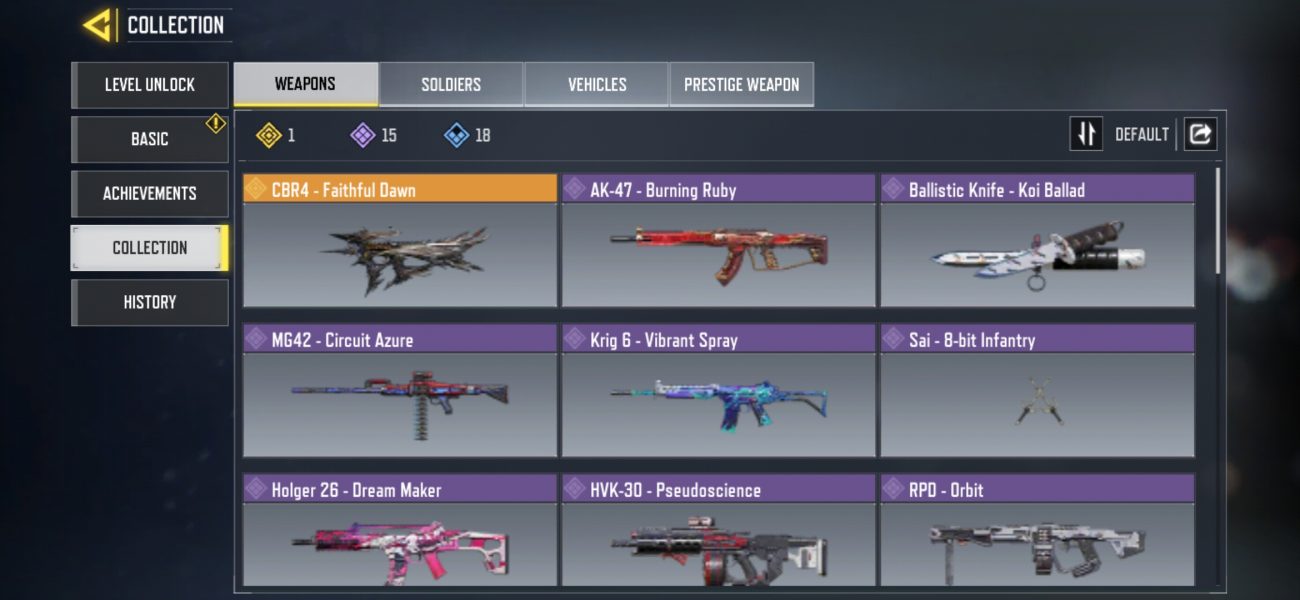
Task: Open the Level Unlock section
Action: coord(150,85)
